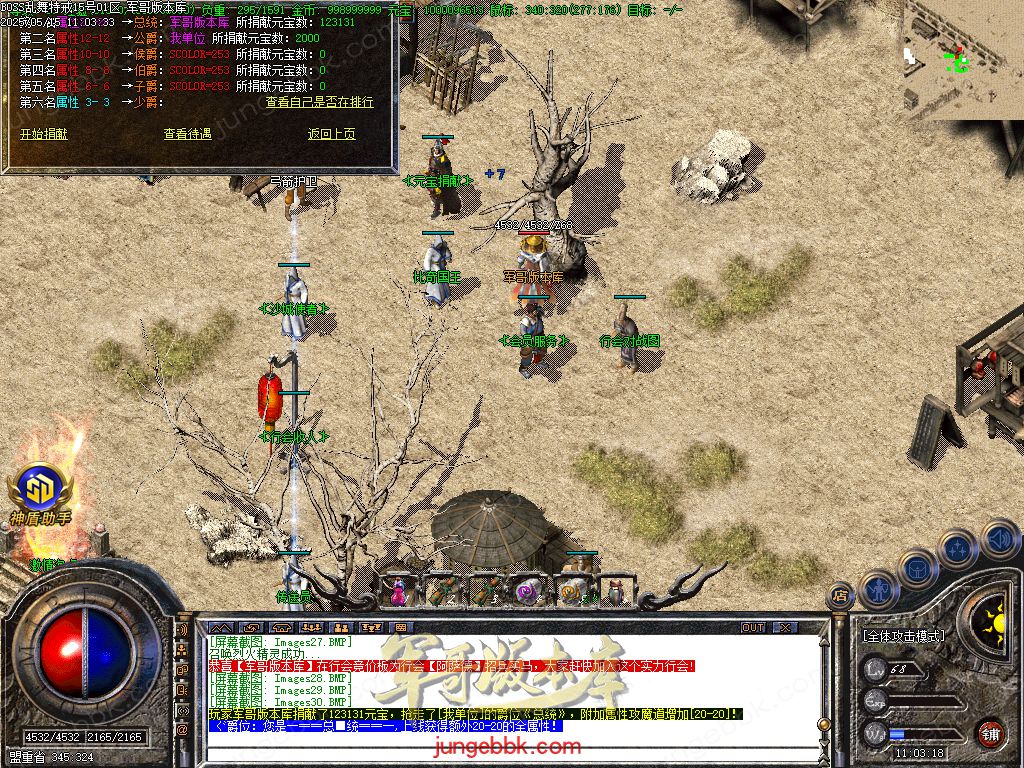Click the chat message log area
Screen dimensions: 1024x768
[x=500, y=690]
